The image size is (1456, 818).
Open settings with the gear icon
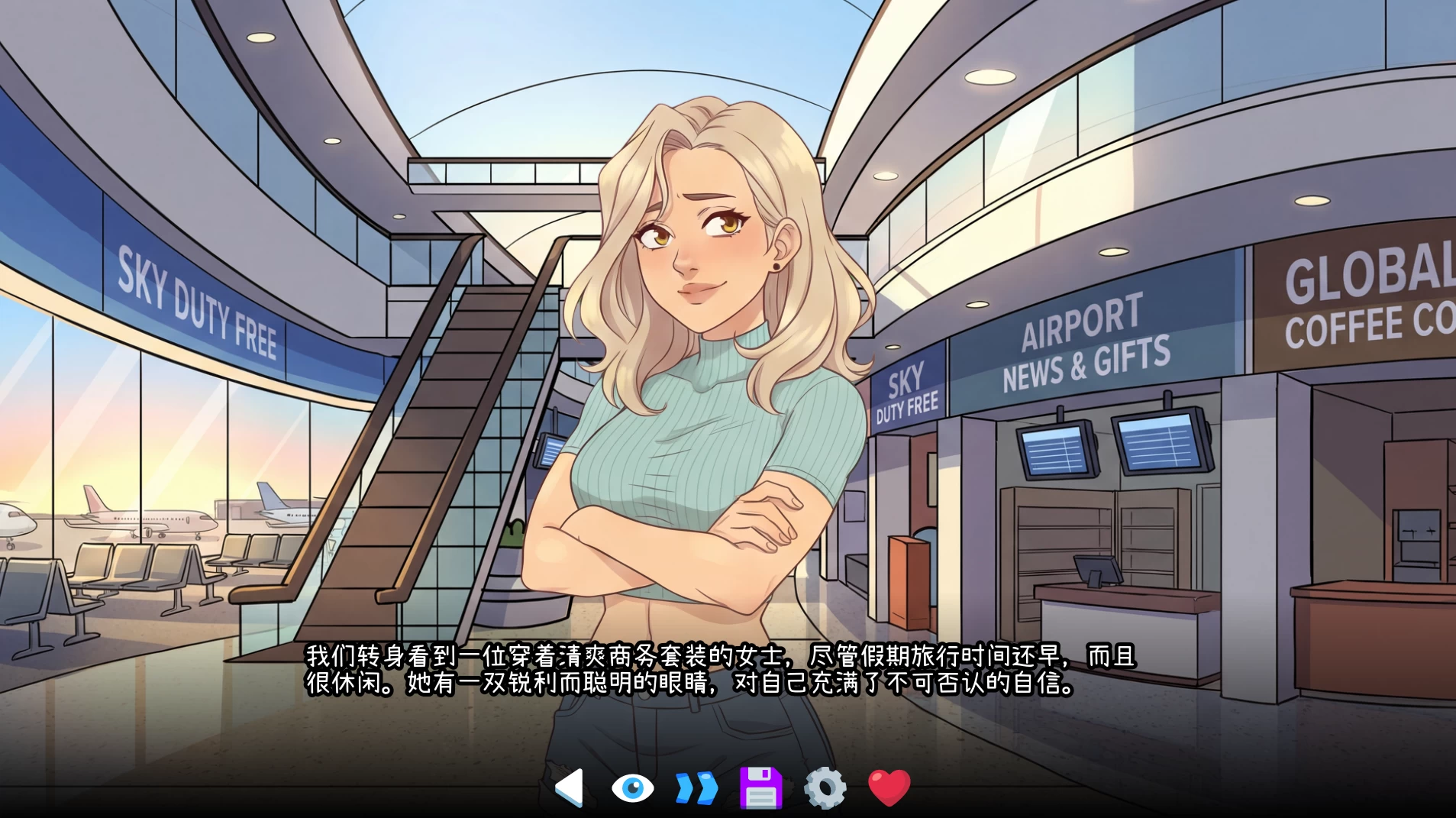825,786
